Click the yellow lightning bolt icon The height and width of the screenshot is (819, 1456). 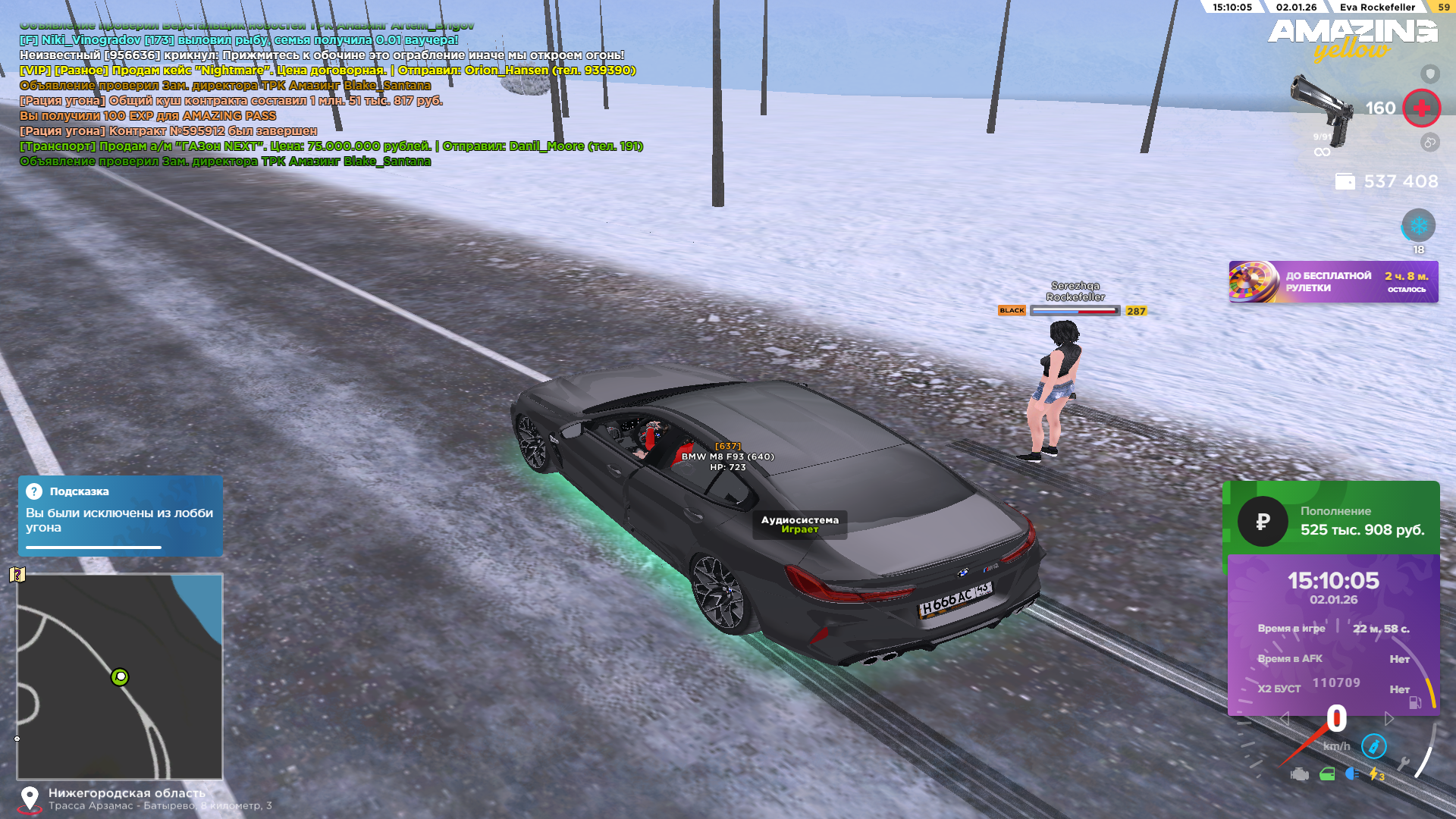(x=1374, y=774)
